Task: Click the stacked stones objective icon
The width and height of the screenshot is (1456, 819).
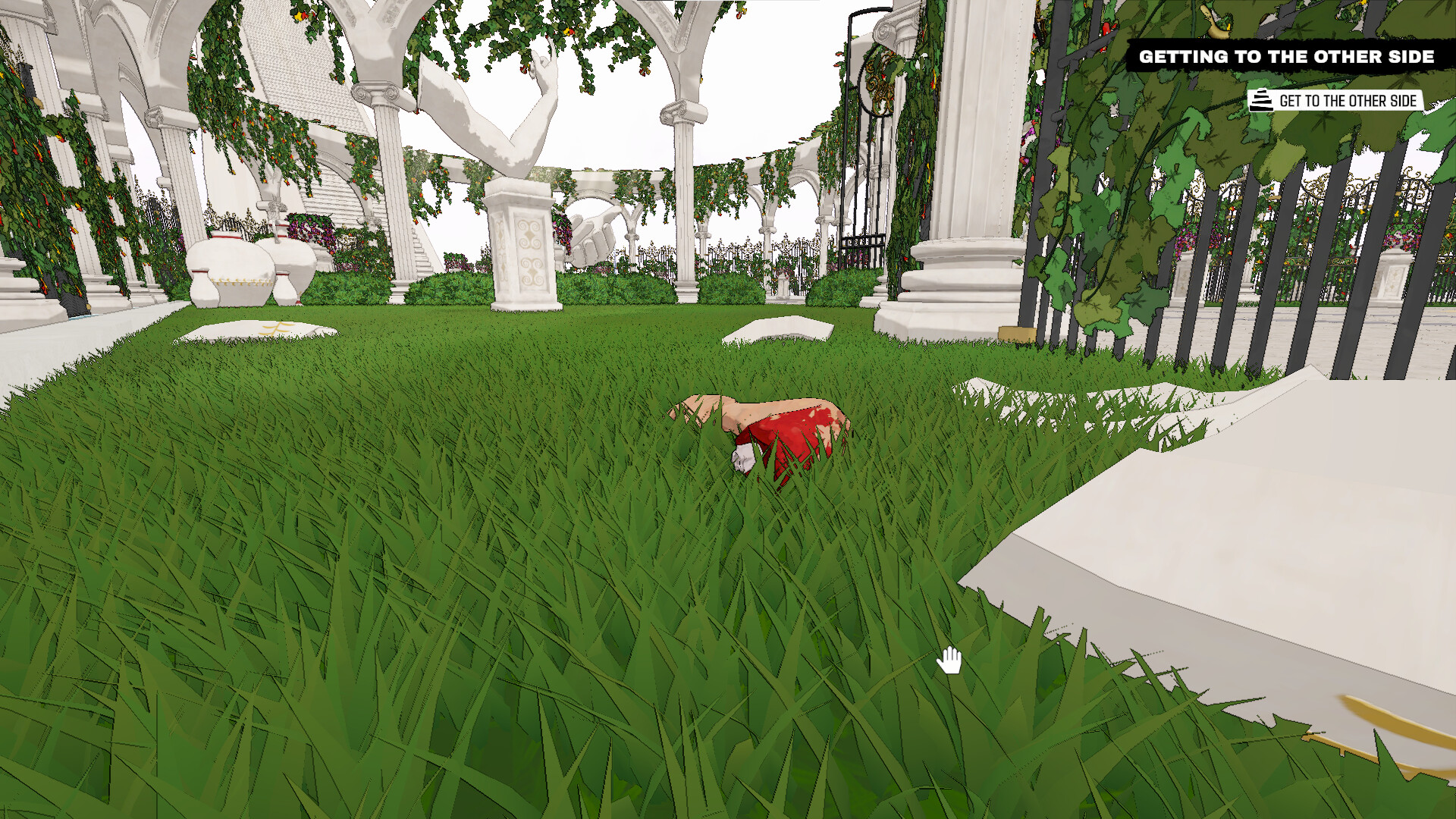Action: coord(1260,99)
